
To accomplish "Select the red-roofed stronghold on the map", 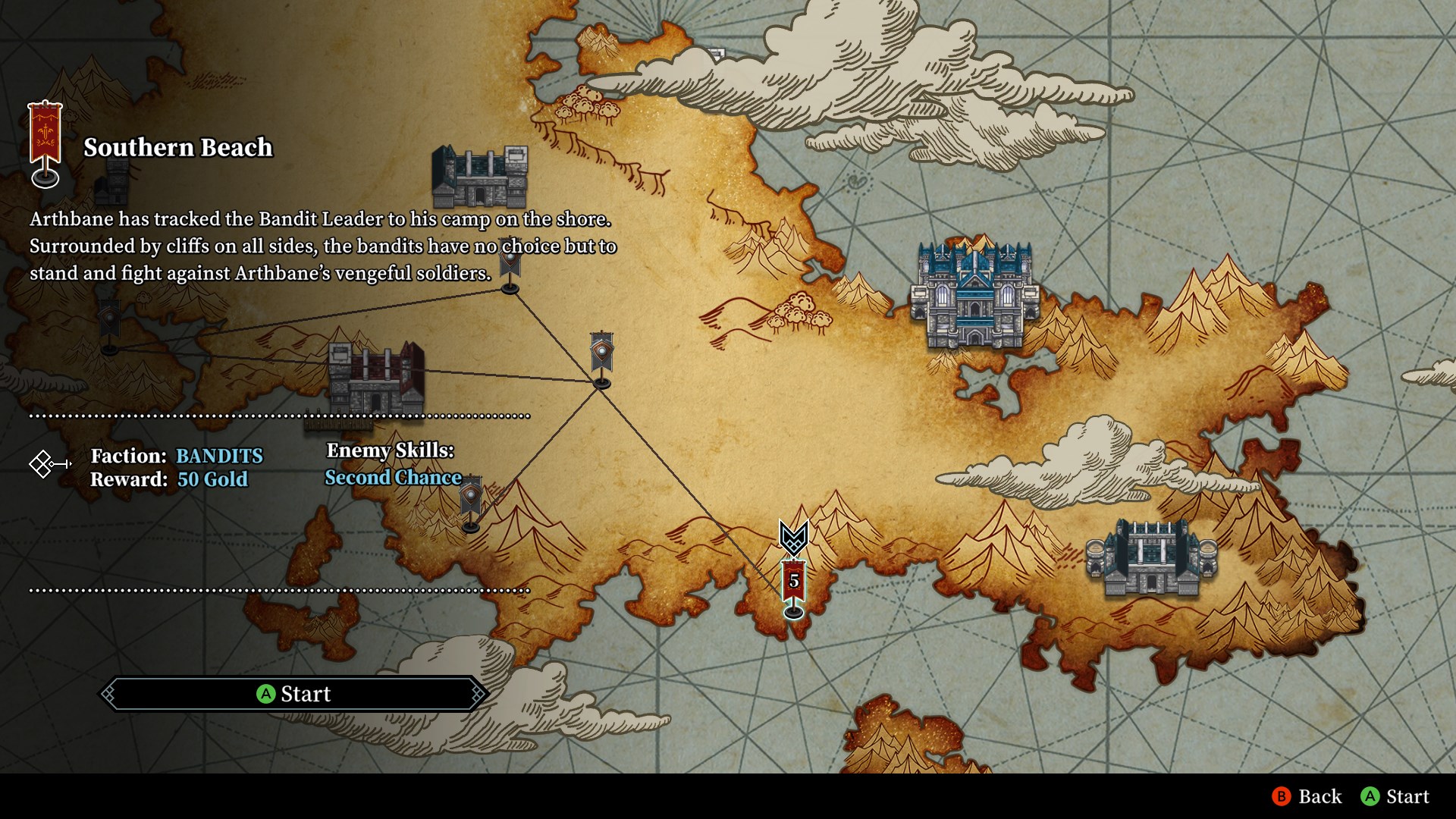I will tap(375, 379).
